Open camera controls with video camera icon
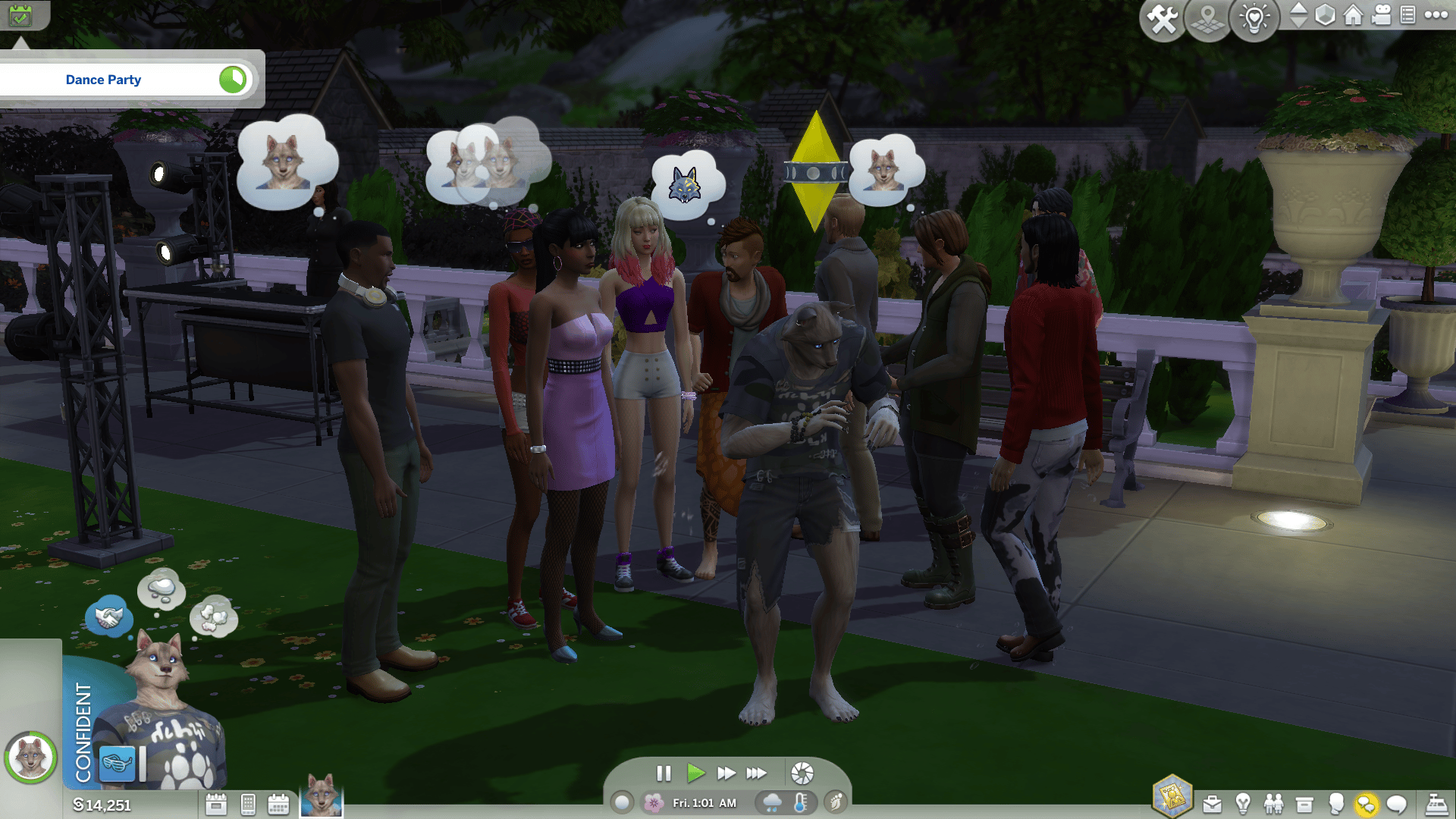Viewport: 1456px width, 819px height. point(1382,15)
